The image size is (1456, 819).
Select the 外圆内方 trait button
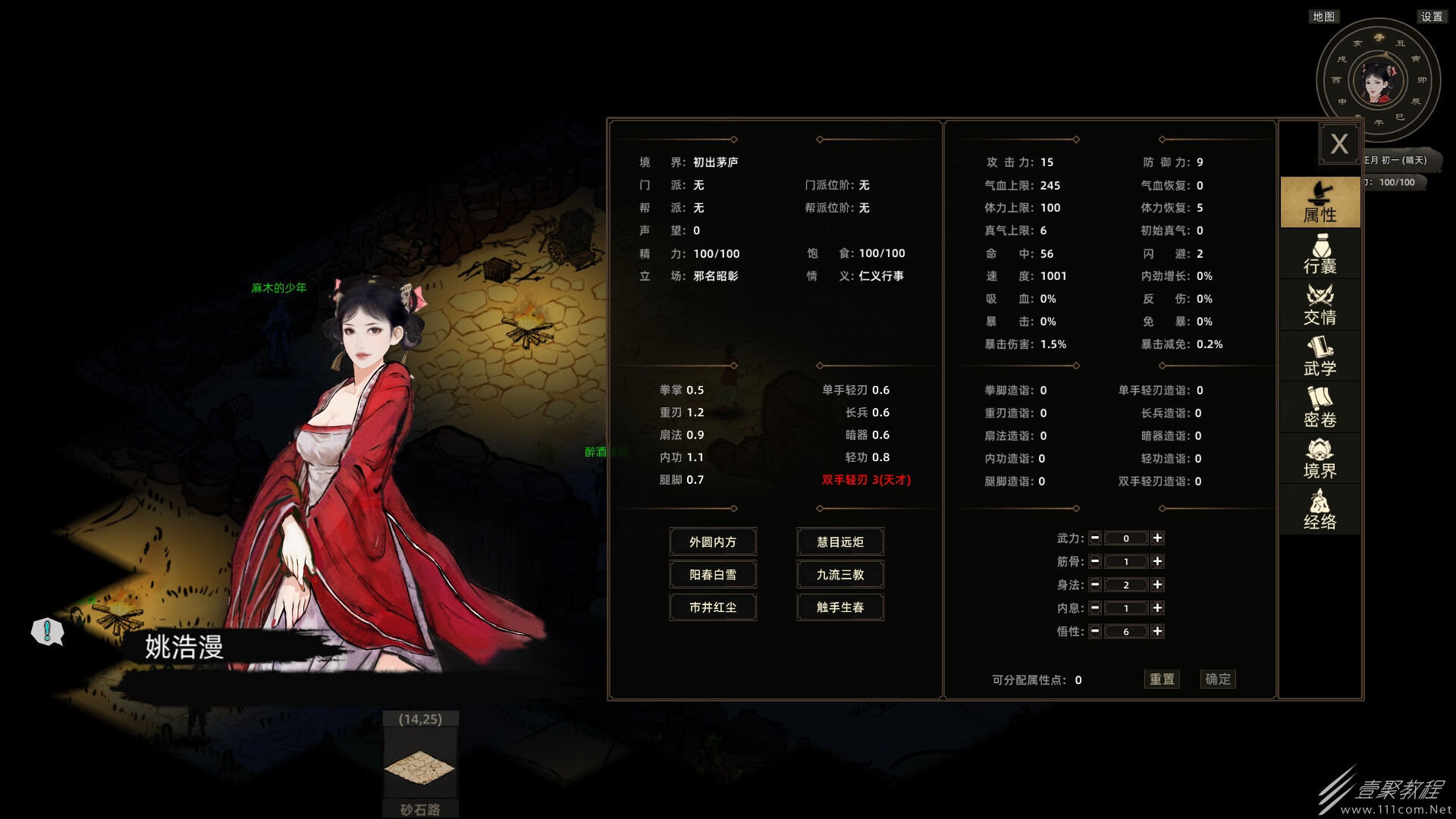pyautogui.click(x=713, y=542)
